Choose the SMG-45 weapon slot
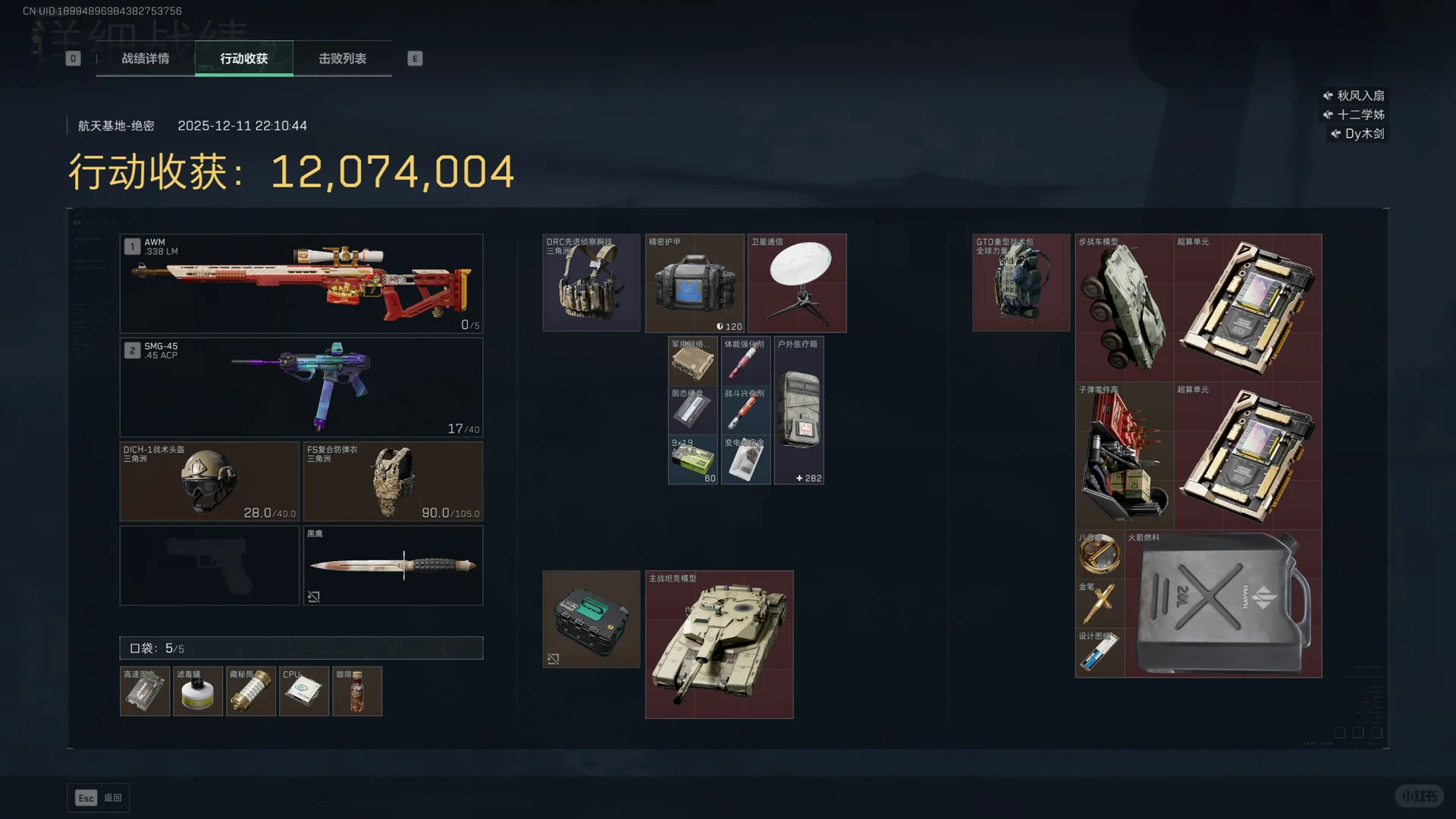 pyautogui.click(x=301, y=388)
